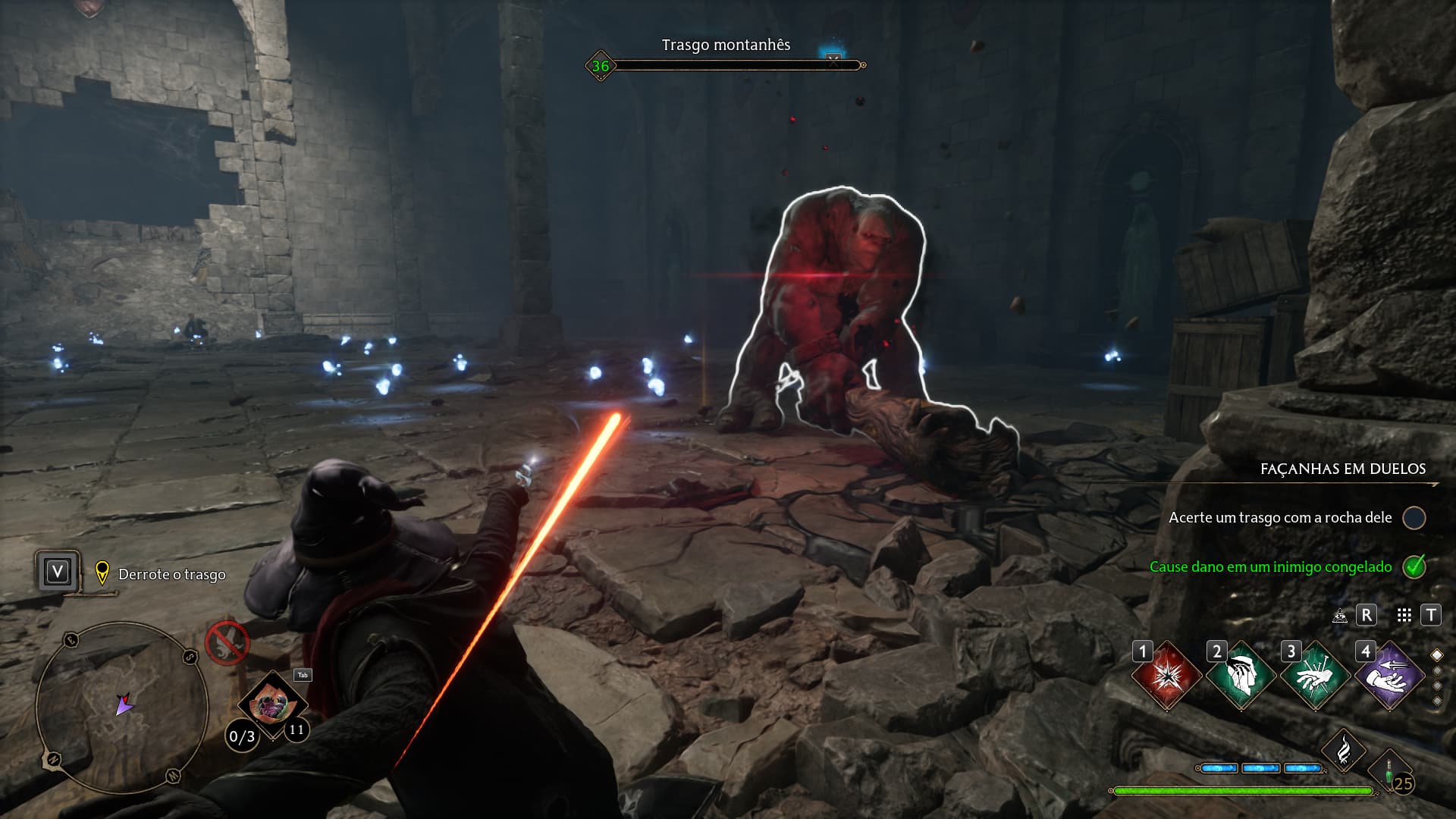The image size is (1456, 819).
Task: Open the circular minimap
Action: point(121,707)
